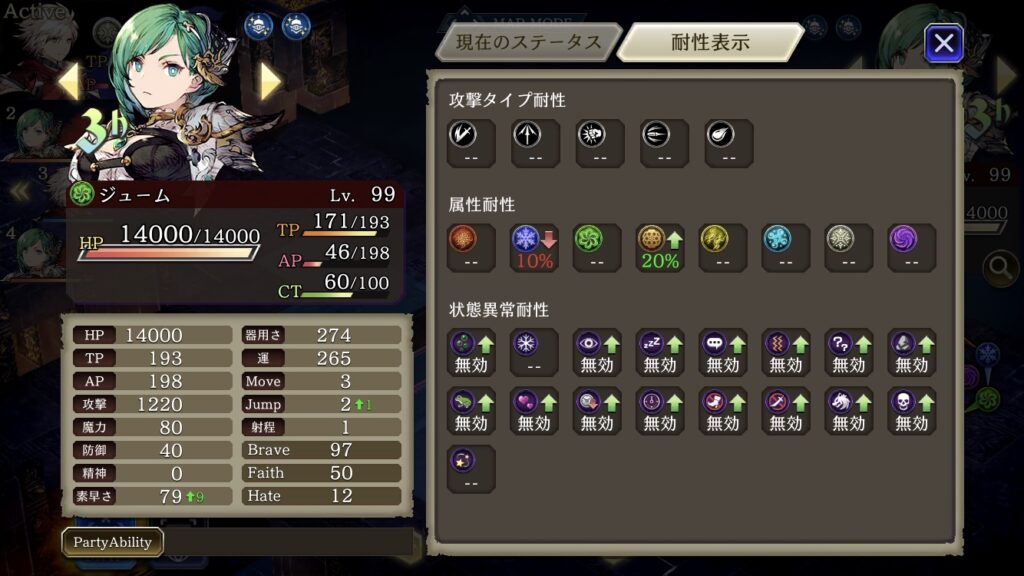The image size is (1024, 576).
Task: Tap the red fire element resistance icon
Action: [471, 247]
